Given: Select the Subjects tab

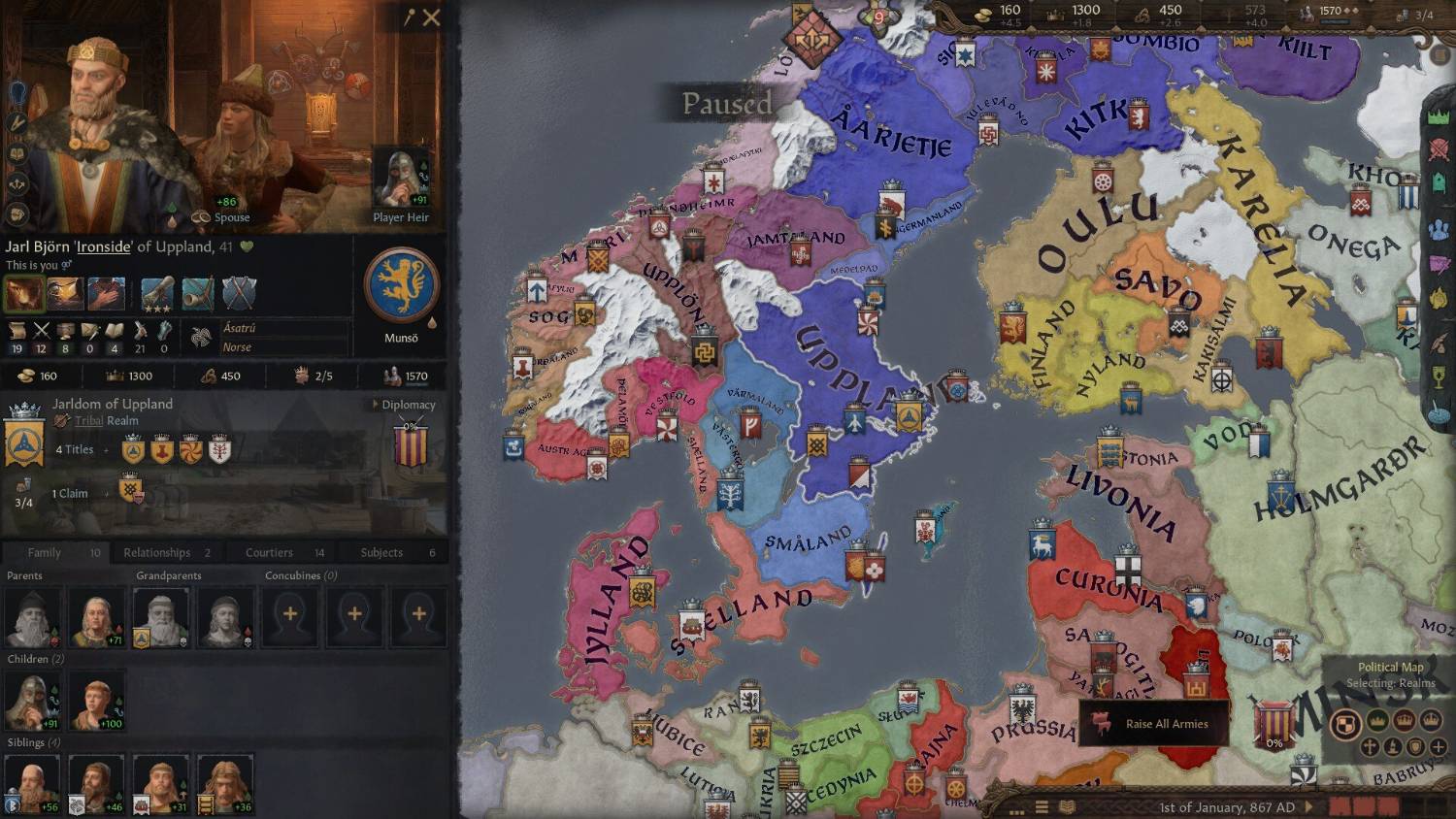Looking at the screenshot, I should [381, 552].
